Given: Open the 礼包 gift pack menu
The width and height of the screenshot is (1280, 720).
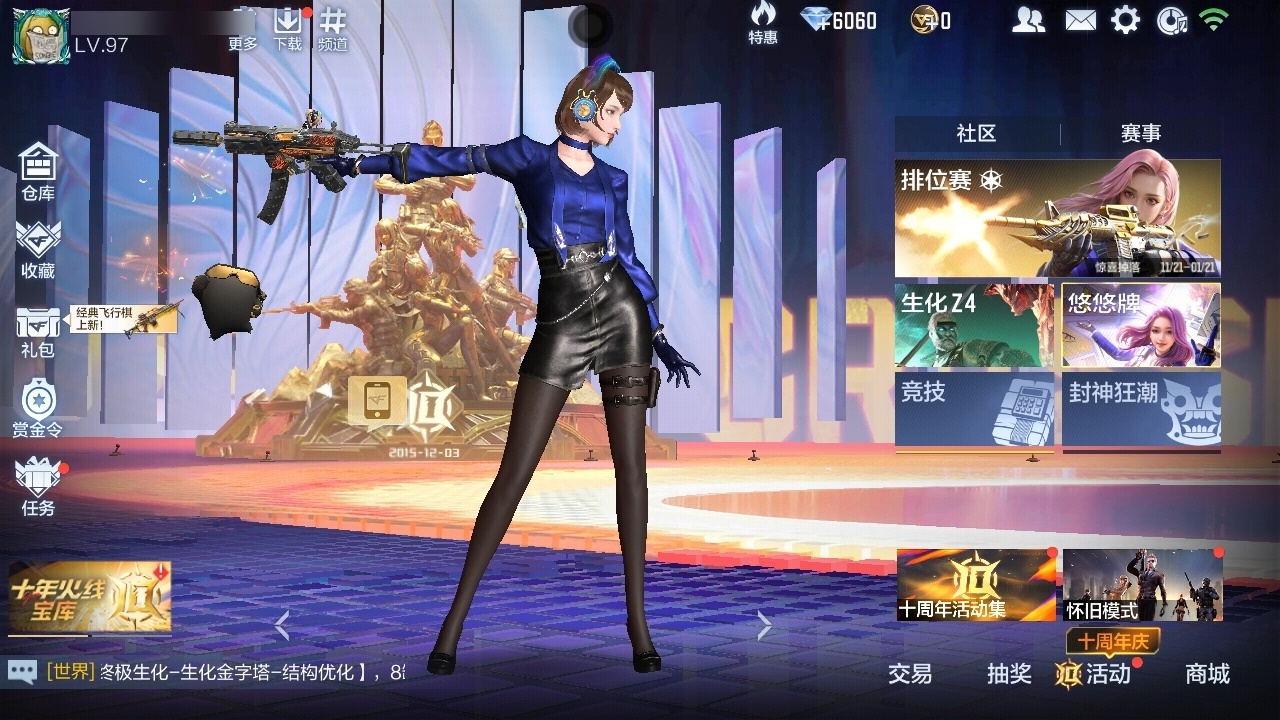Looking at the screenshot, I should 38,331.
